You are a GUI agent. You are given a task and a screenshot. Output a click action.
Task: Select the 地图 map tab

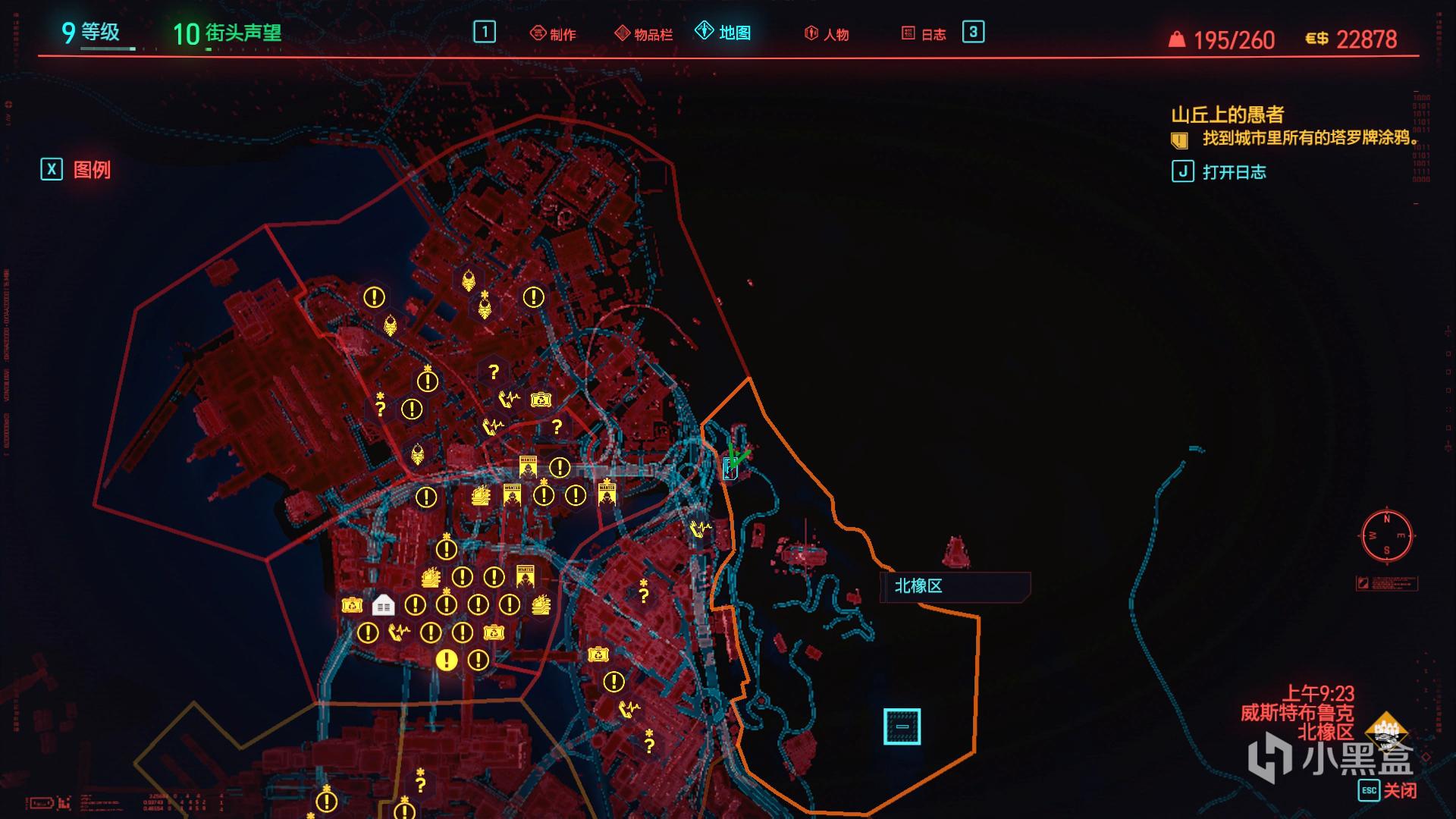click(723, 33)
